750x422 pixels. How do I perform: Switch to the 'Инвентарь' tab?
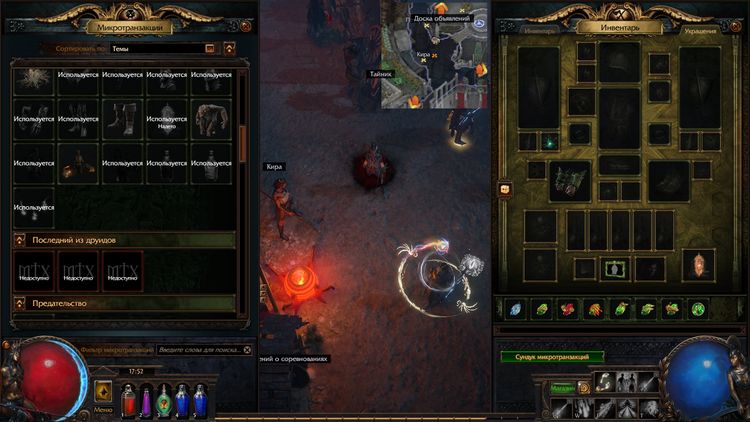[x=538, y=31]
